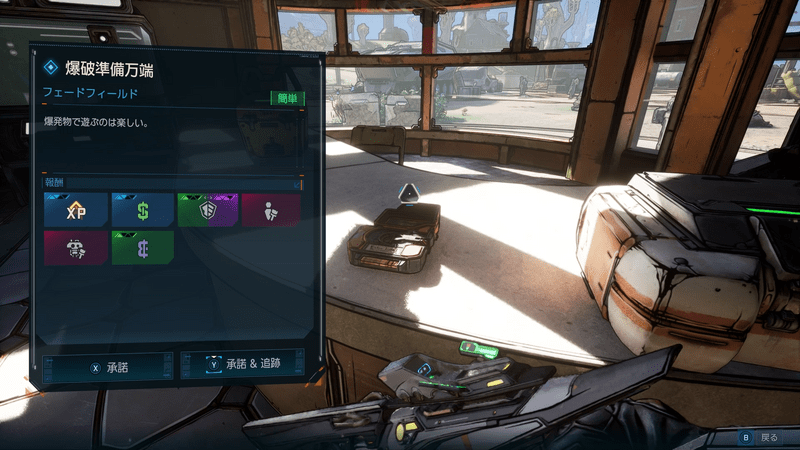Select the blue dollar cash reward tile
The width and height of the screenshot is (800, 450).
pos(142,211)
